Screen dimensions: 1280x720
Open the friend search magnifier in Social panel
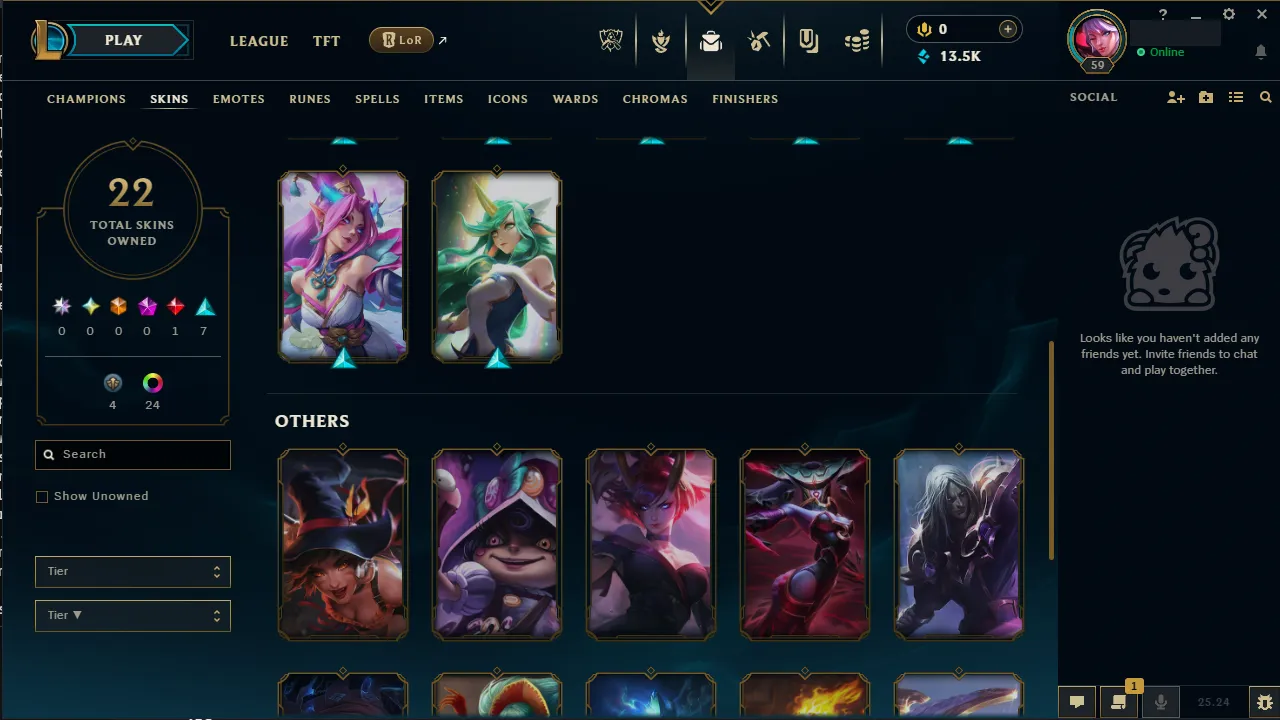pyautogui.click(x=1266, y=97)
